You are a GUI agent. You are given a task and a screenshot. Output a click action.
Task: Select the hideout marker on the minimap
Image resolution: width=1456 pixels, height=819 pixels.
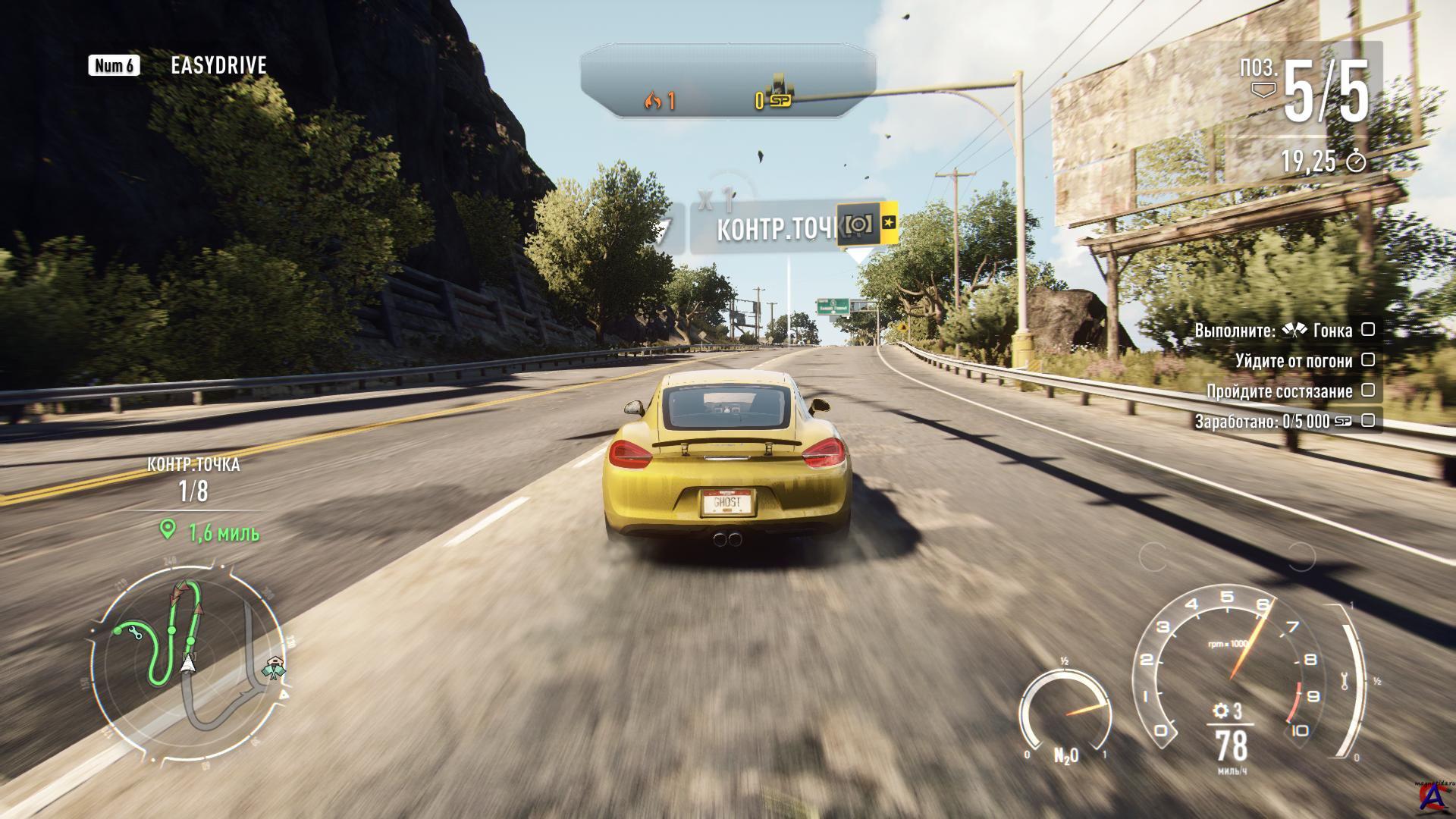coord(273,668)
